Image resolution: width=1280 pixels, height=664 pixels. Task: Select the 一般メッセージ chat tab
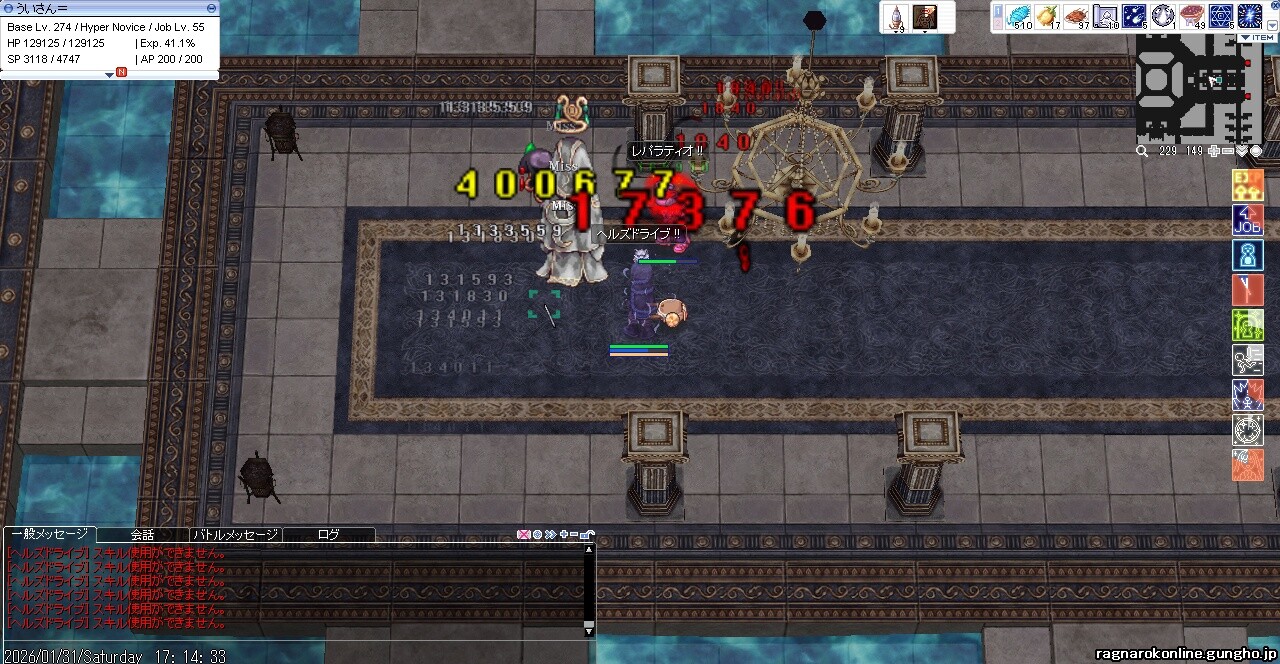pos(49,535)
